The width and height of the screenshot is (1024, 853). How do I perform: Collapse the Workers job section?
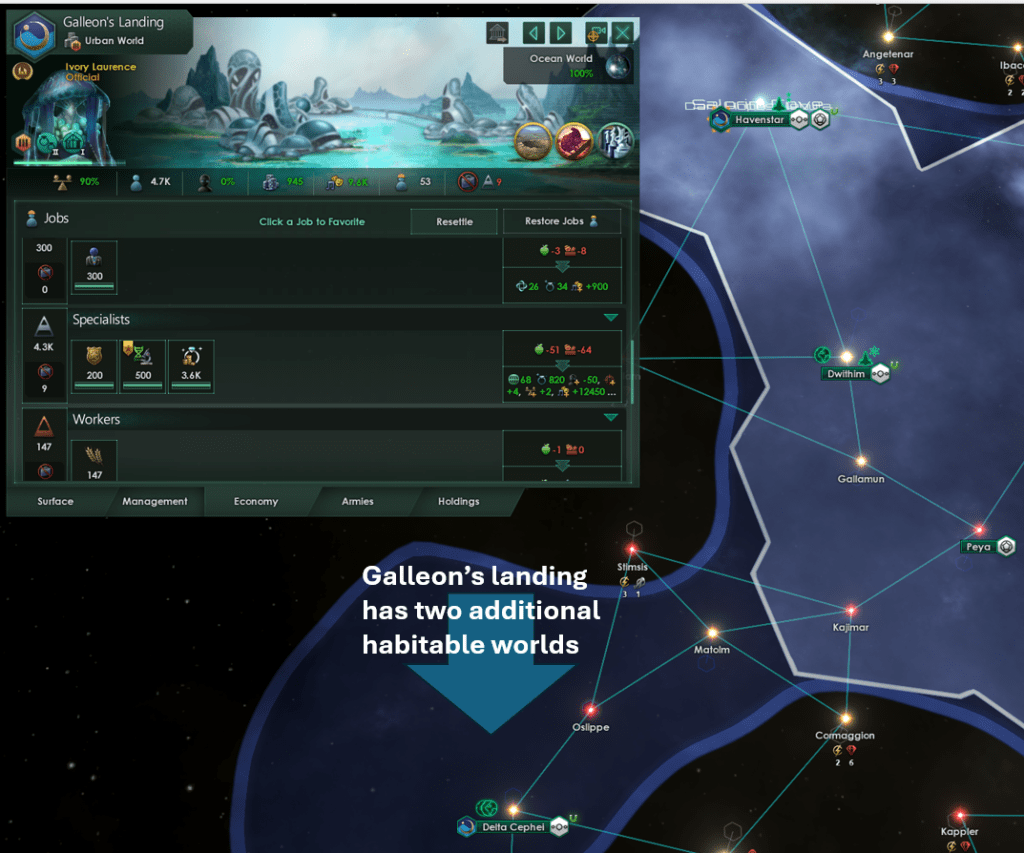pyautogui.click(x=610, y=417)
